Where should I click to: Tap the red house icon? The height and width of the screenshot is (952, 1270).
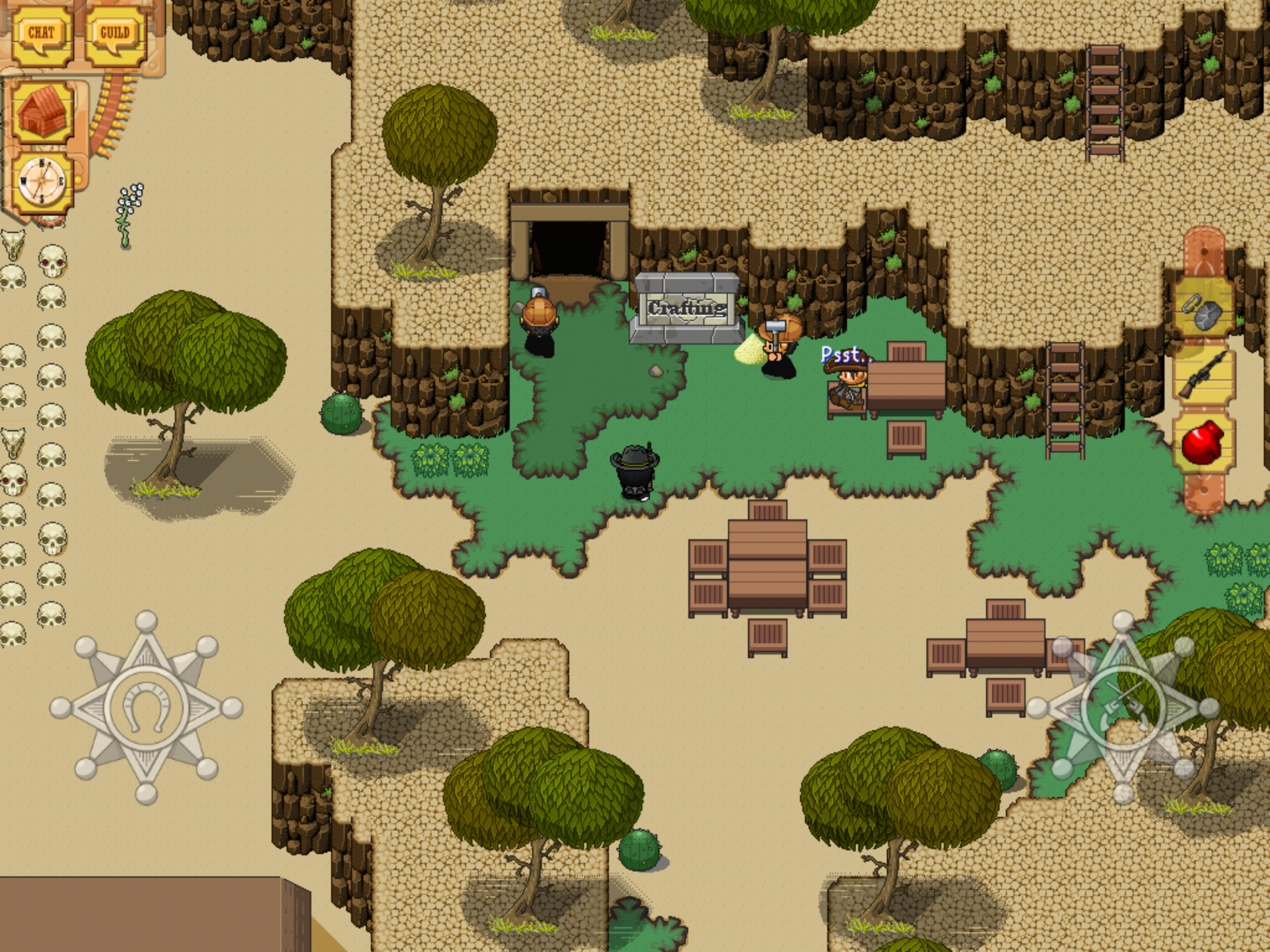click(43, 115)
